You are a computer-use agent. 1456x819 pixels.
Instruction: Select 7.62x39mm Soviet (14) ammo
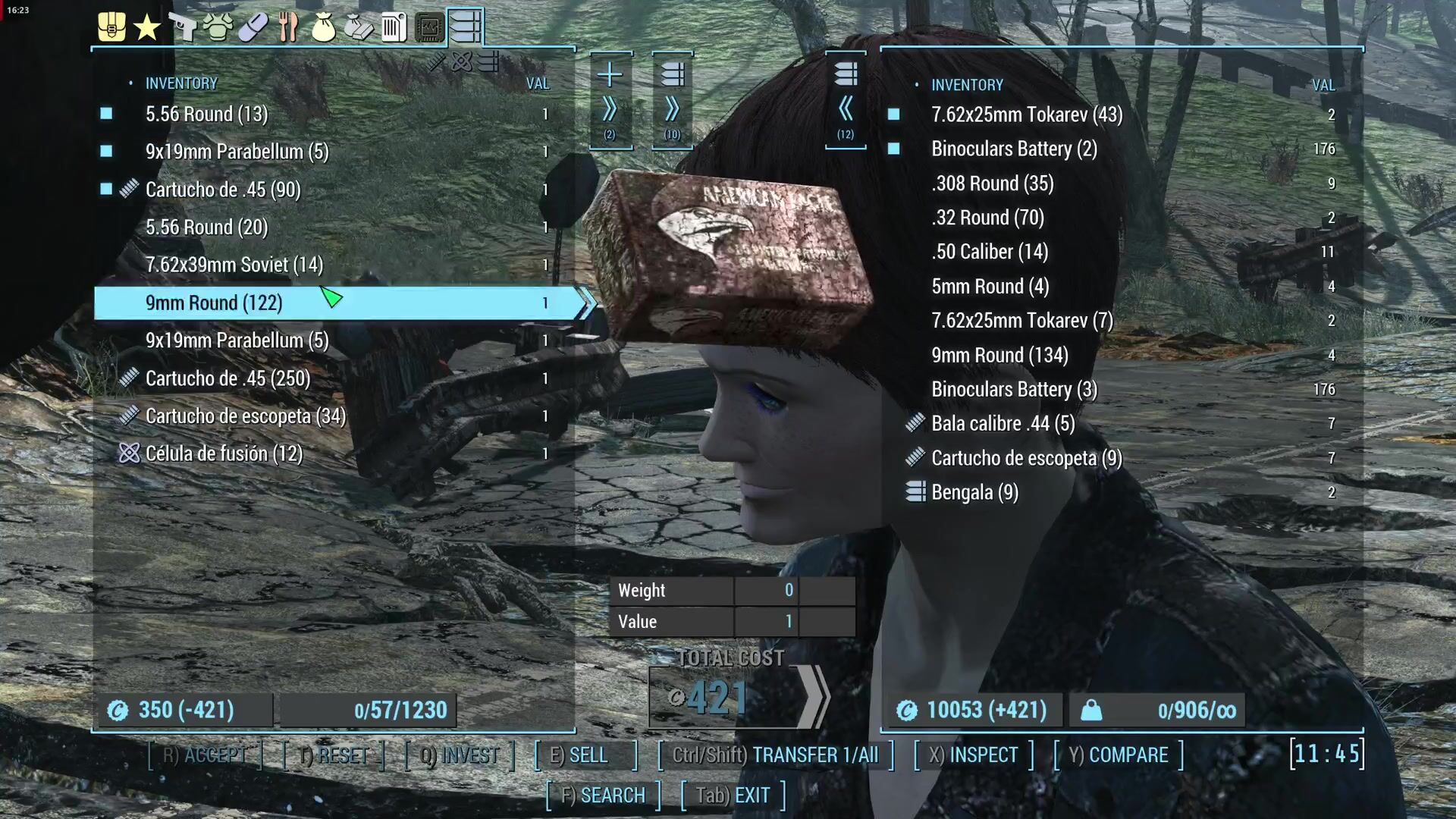[x=234, y=265]
